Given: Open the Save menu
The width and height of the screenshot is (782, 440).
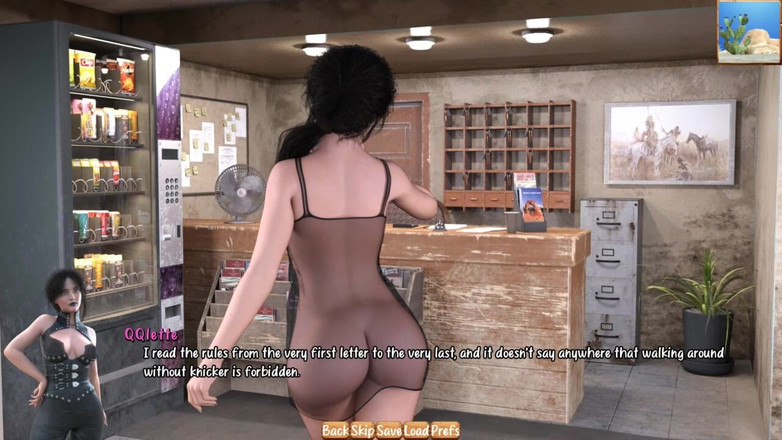Looking at the screenshot, I should (389, 430).
